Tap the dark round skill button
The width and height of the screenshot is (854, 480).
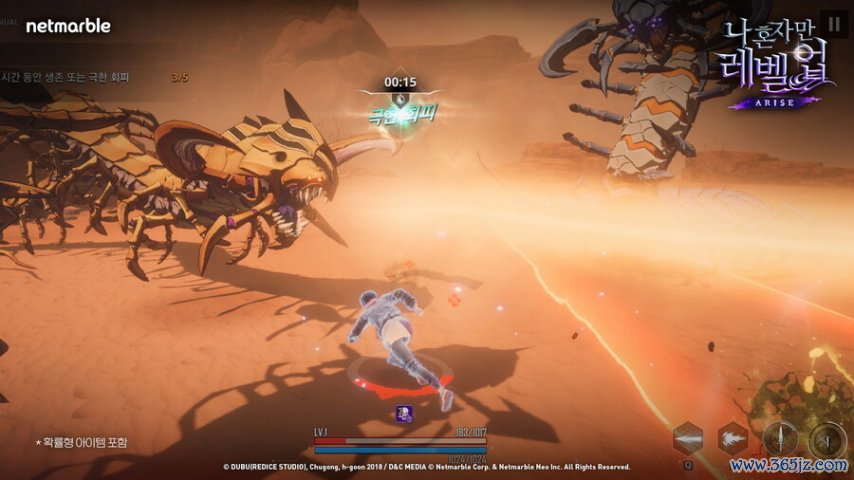[x=827, y=439]
